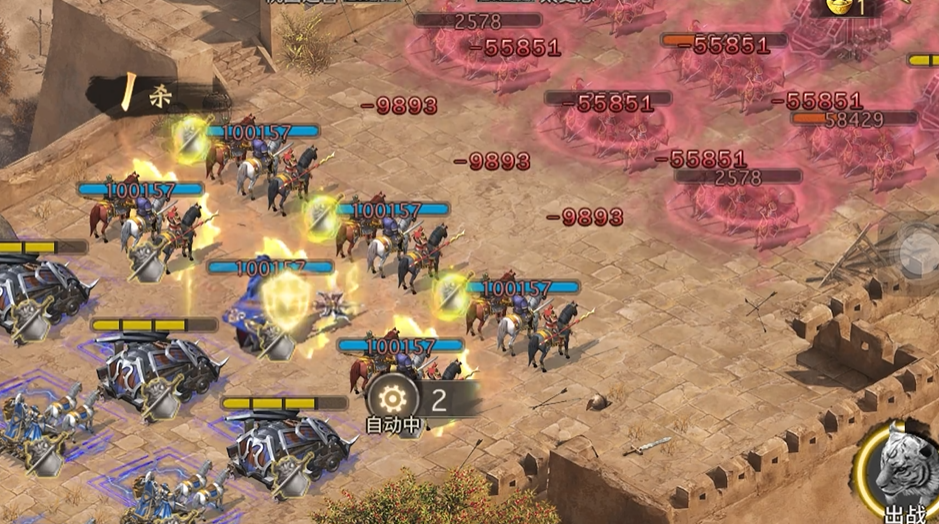Image resolution: width=939 pixels, height=524 pixels.
Task: Toggle the 自动中 auto-battle gear button
Action: pyautogui.click(x=392, y=399)
